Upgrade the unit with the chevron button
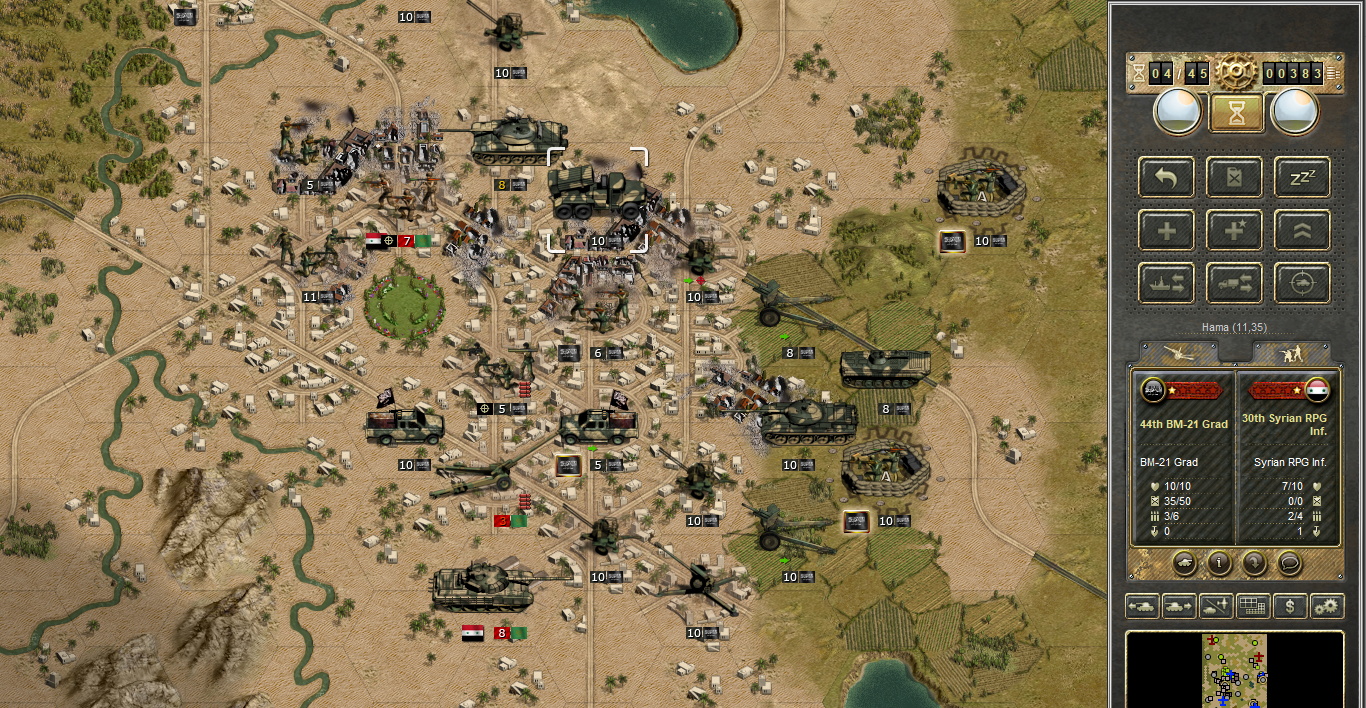The height and width of the screenshot is (708, 1366). [1302, 230]
